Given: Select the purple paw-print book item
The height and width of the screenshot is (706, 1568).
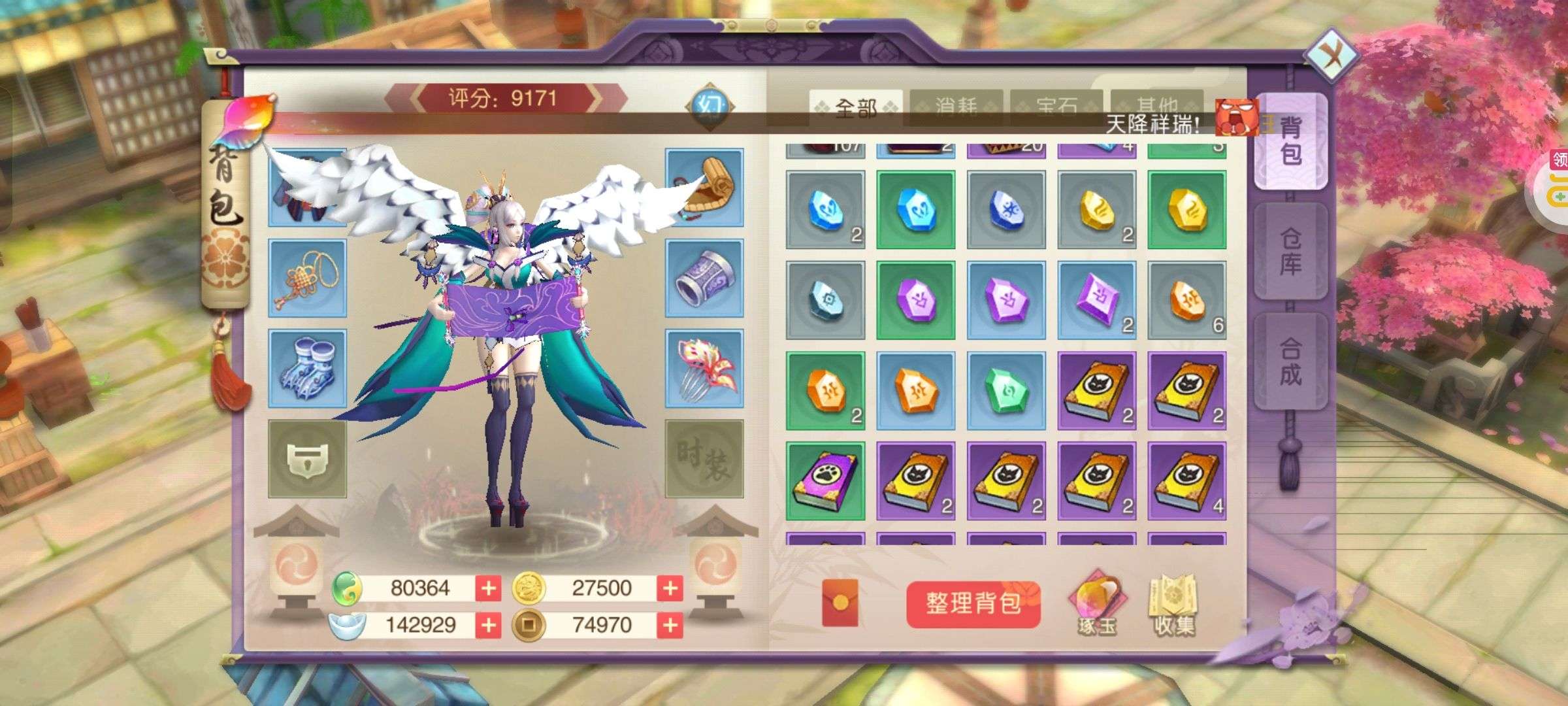Looking at the screenshot, I should (825, 481).
